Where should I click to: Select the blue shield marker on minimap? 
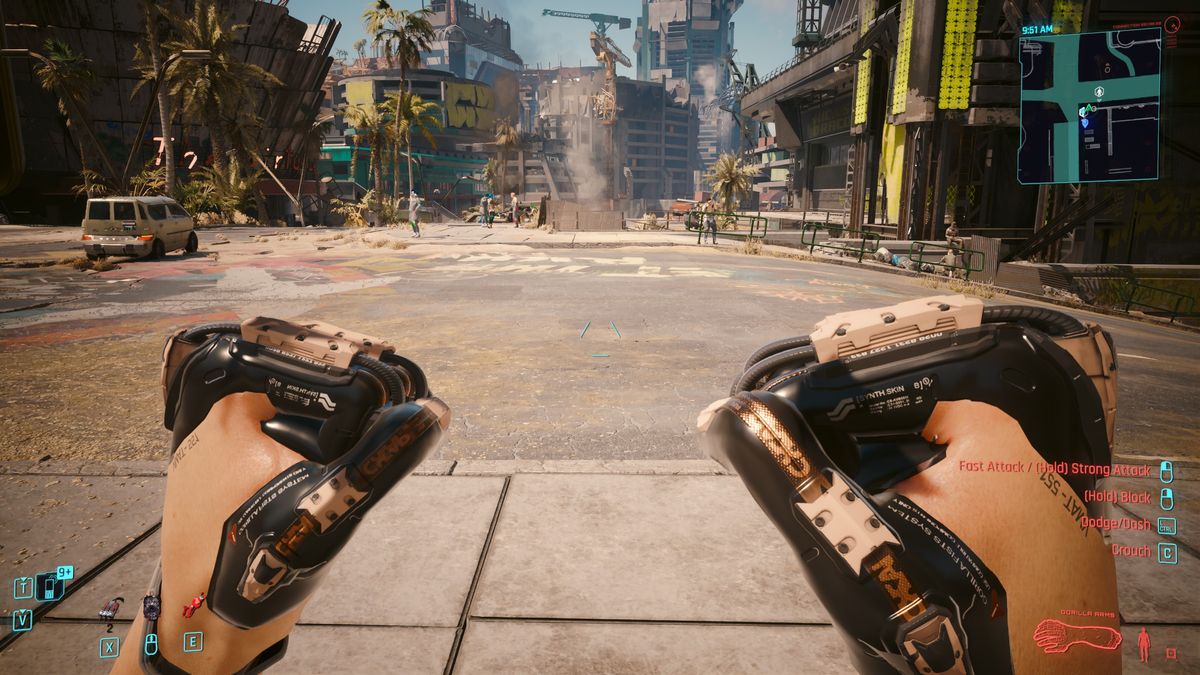tap(1085, 122)
